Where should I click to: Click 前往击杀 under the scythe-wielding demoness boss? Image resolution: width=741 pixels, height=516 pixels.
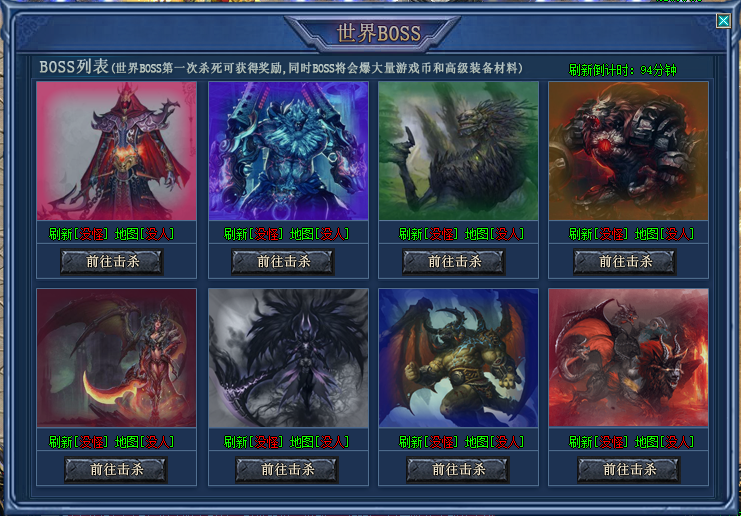click(116, 470)
